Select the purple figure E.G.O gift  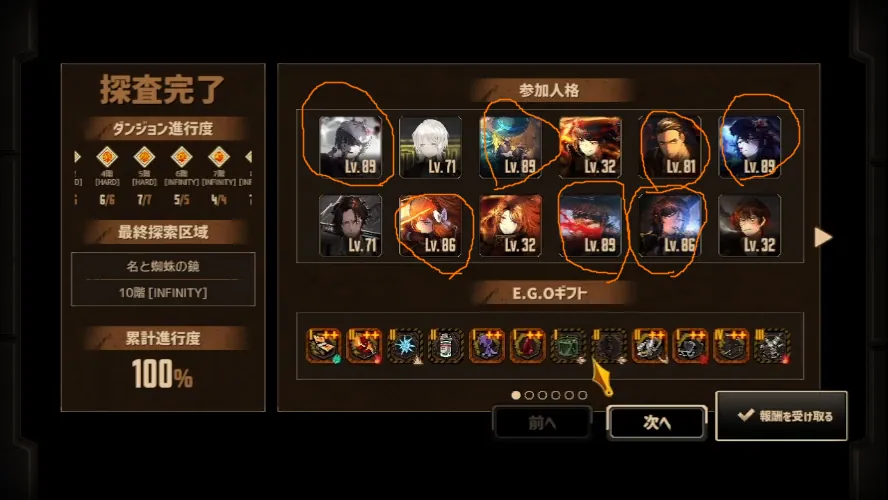tap(487, 345)
